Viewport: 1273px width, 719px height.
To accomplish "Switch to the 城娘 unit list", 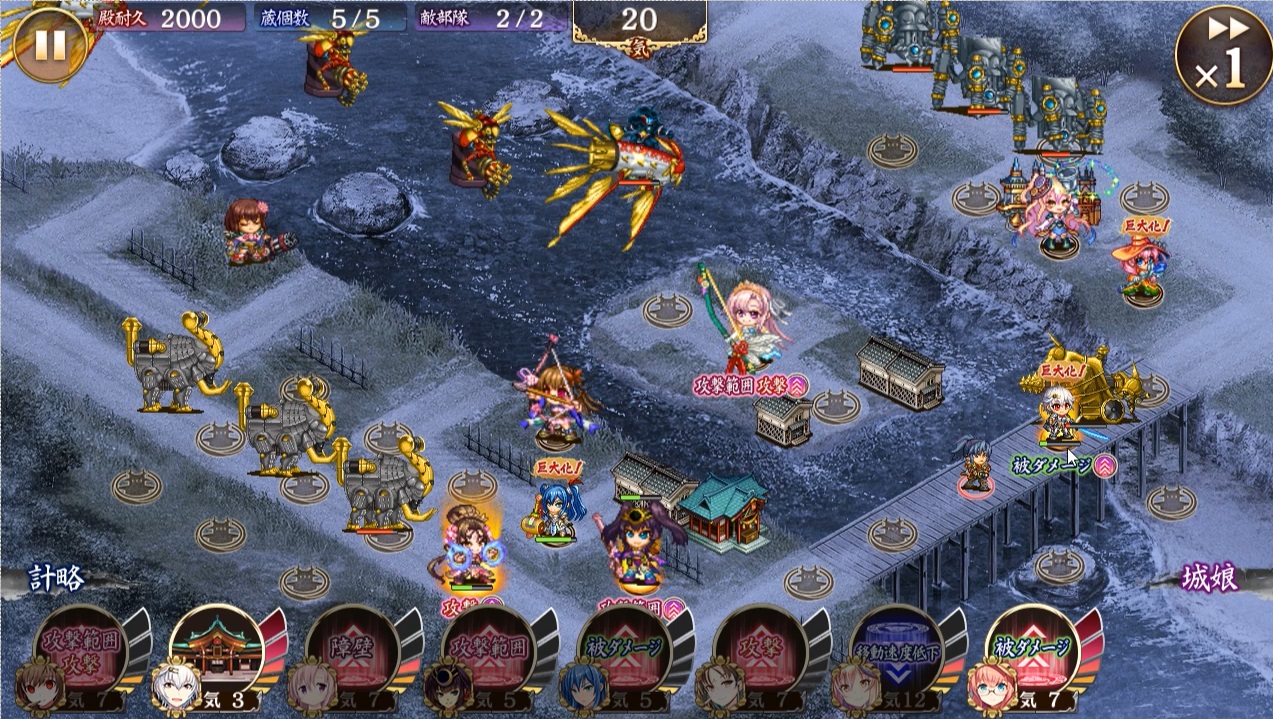I will [1210, 577].
